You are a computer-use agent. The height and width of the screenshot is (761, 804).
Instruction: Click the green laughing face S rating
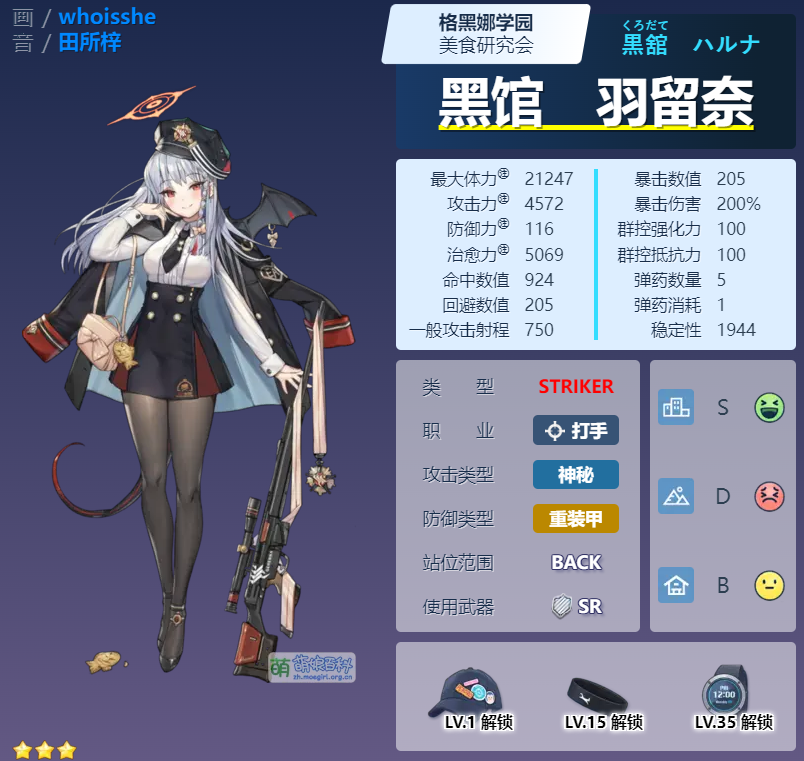tap(769, 407)
